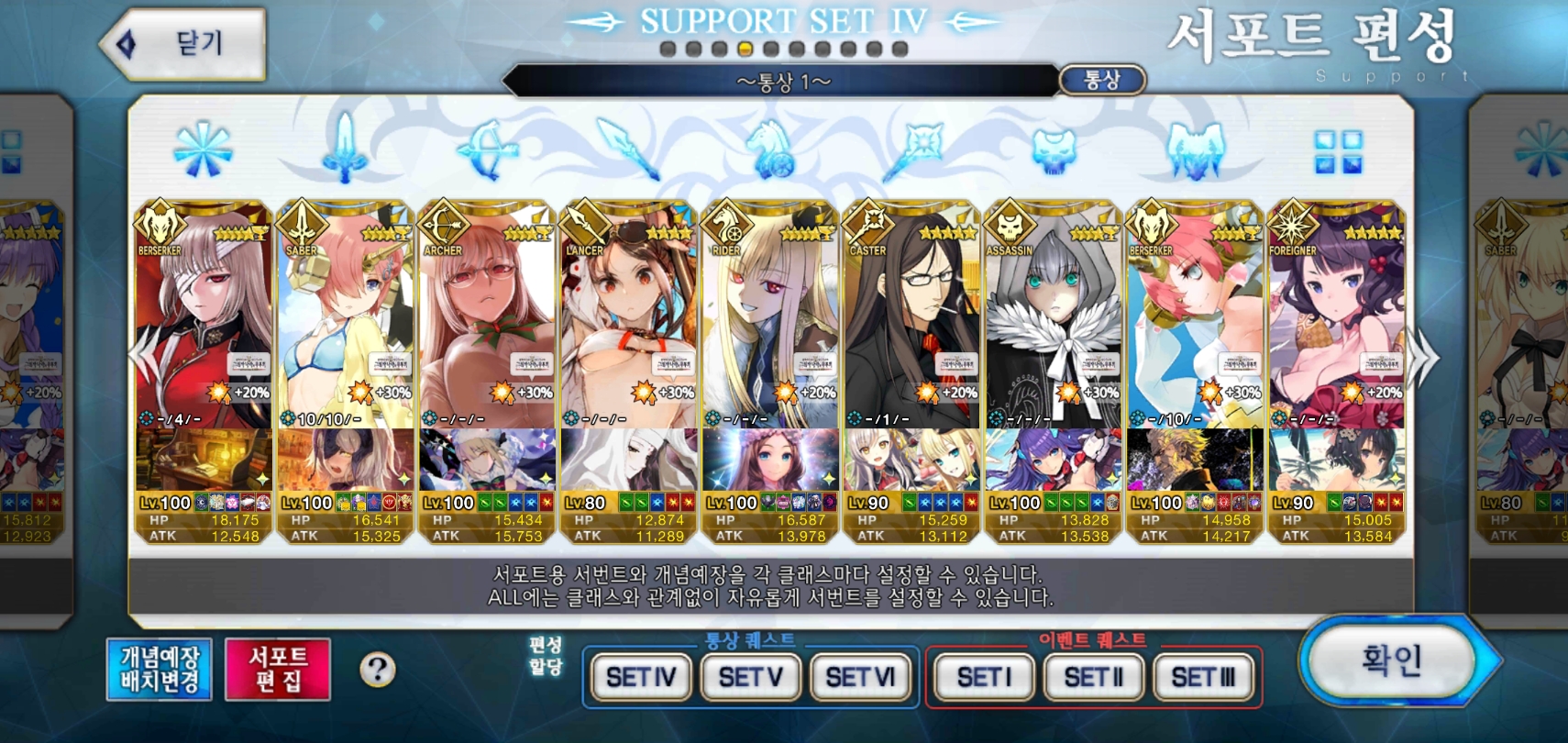The width and height of the screenshot is (1568, 743).
Task: Toggle the 통상 label button
Action: click(x=1102, y=81)
